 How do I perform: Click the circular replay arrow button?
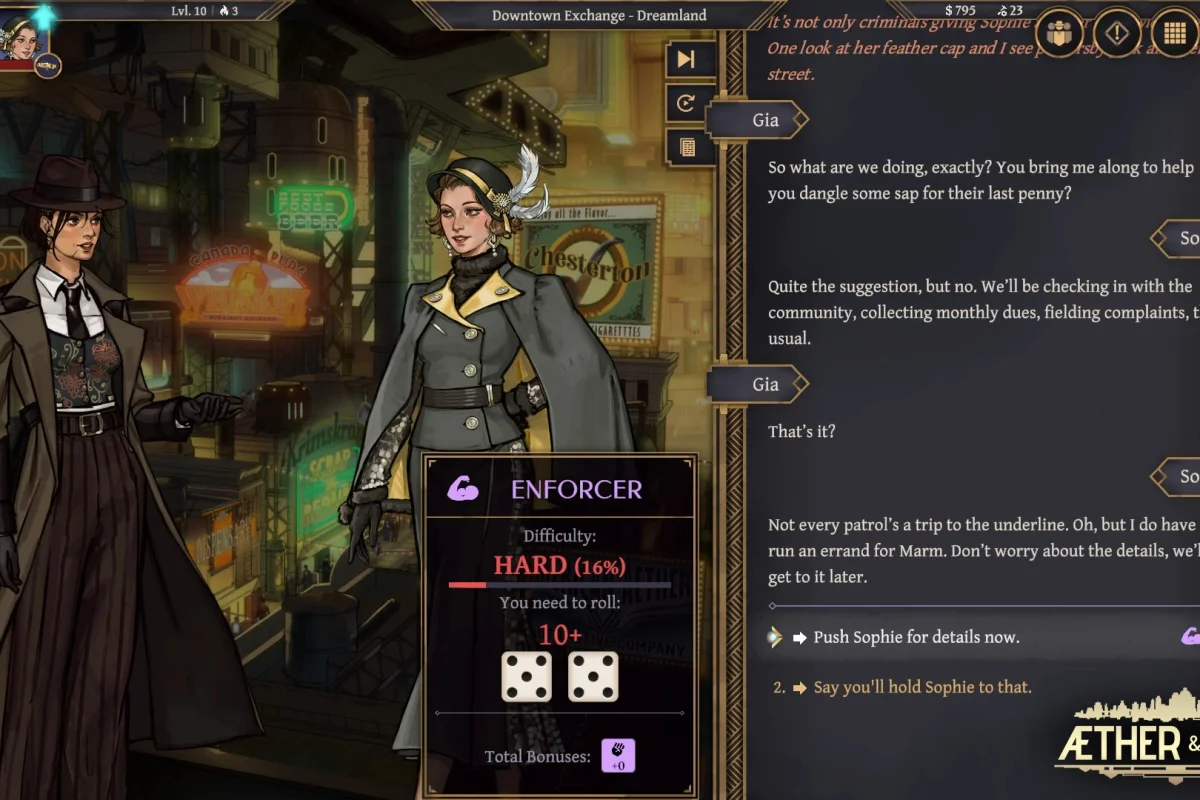coord(686,103)
